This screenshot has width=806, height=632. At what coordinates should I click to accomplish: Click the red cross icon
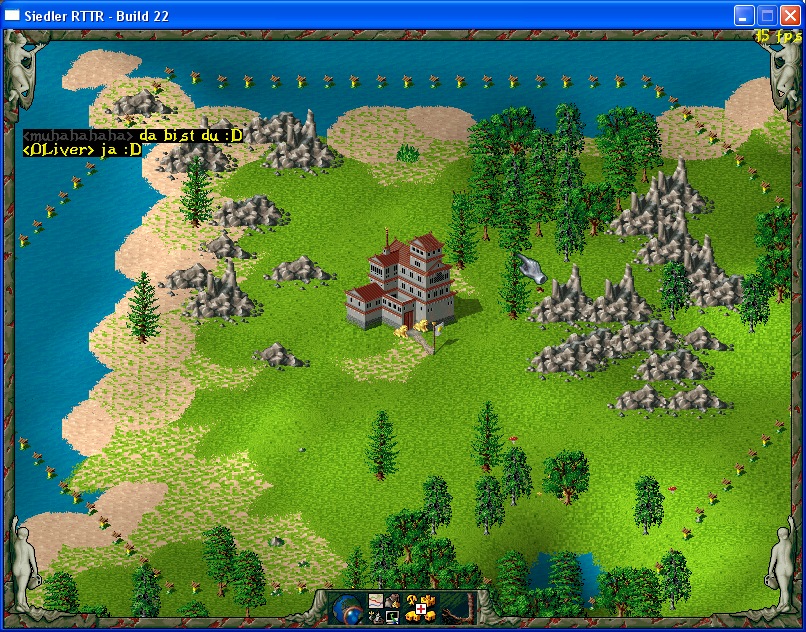(x=421, y=609)
